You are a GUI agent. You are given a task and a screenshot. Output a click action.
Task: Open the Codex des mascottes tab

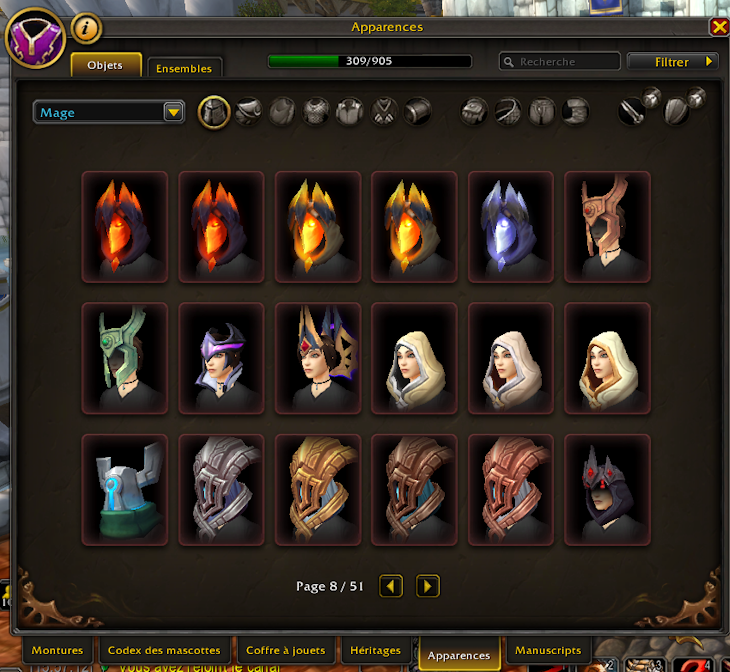(x=164, y=651)
